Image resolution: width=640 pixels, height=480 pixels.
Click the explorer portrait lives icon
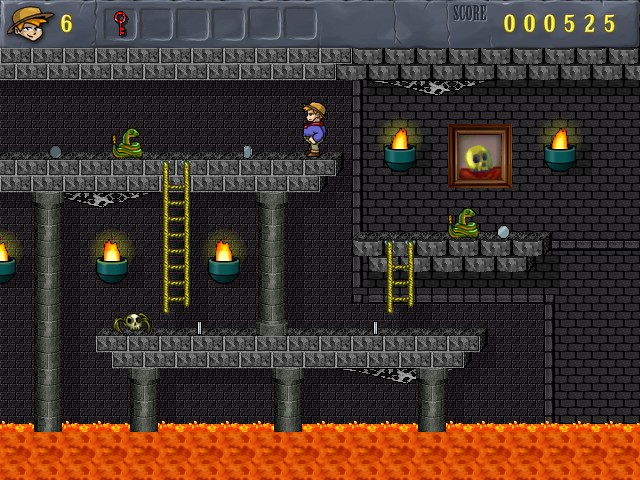coord(30,22)
